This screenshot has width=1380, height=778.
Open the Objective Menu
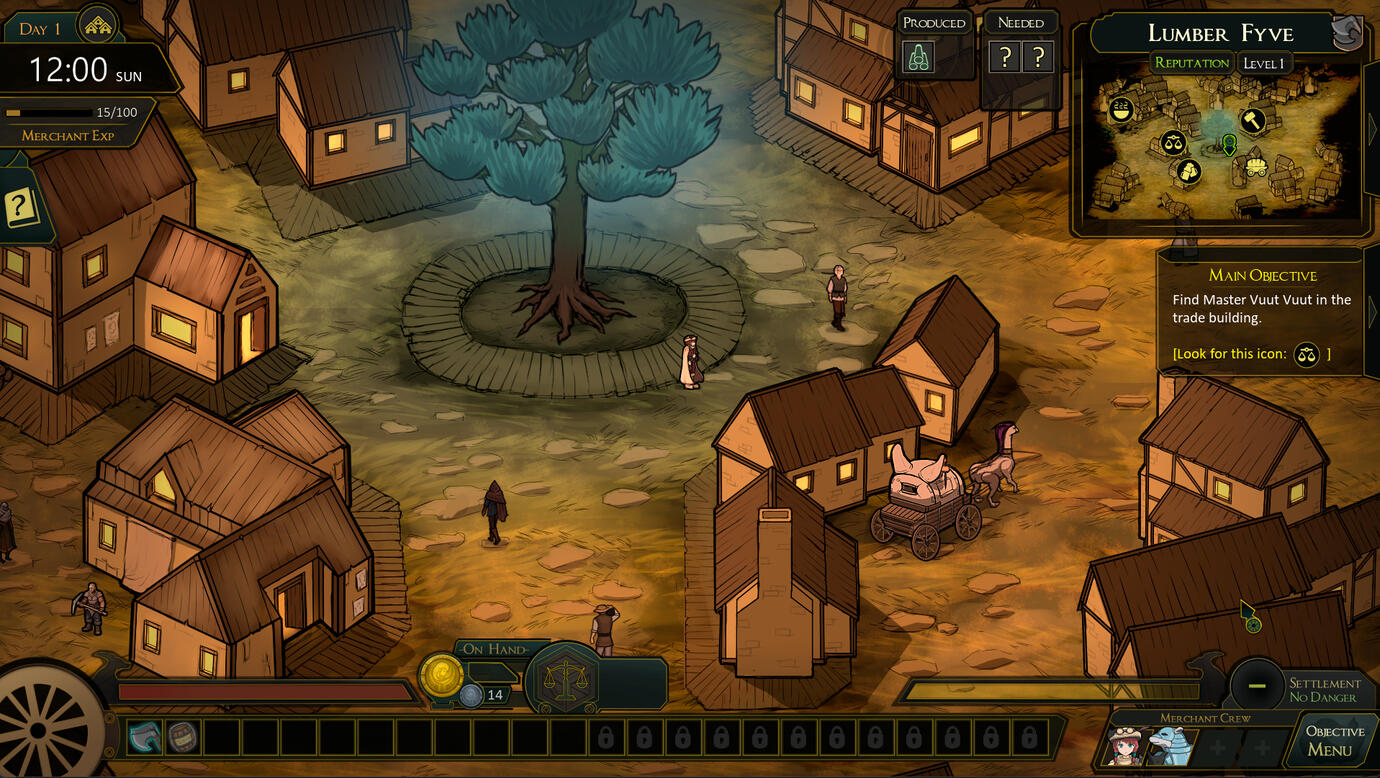pos(1334,741)
